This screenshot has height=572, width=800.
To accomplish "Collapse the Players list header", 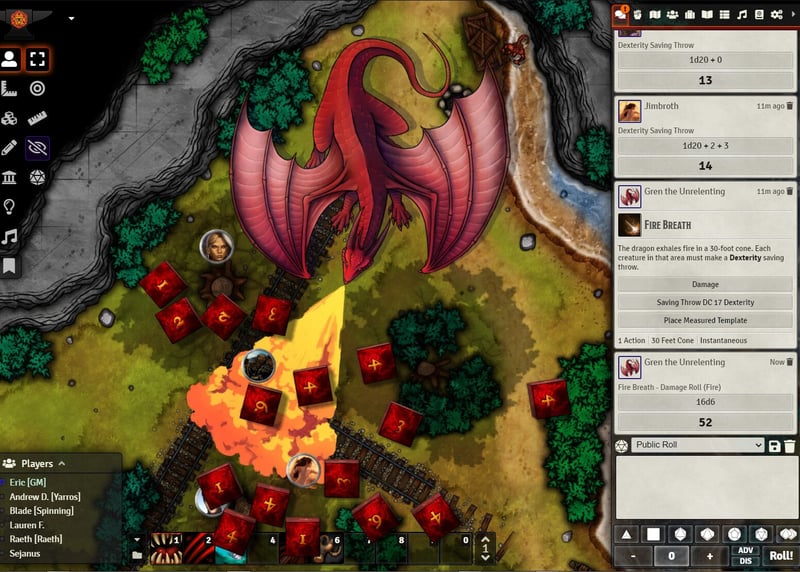I will pos(61,464).
